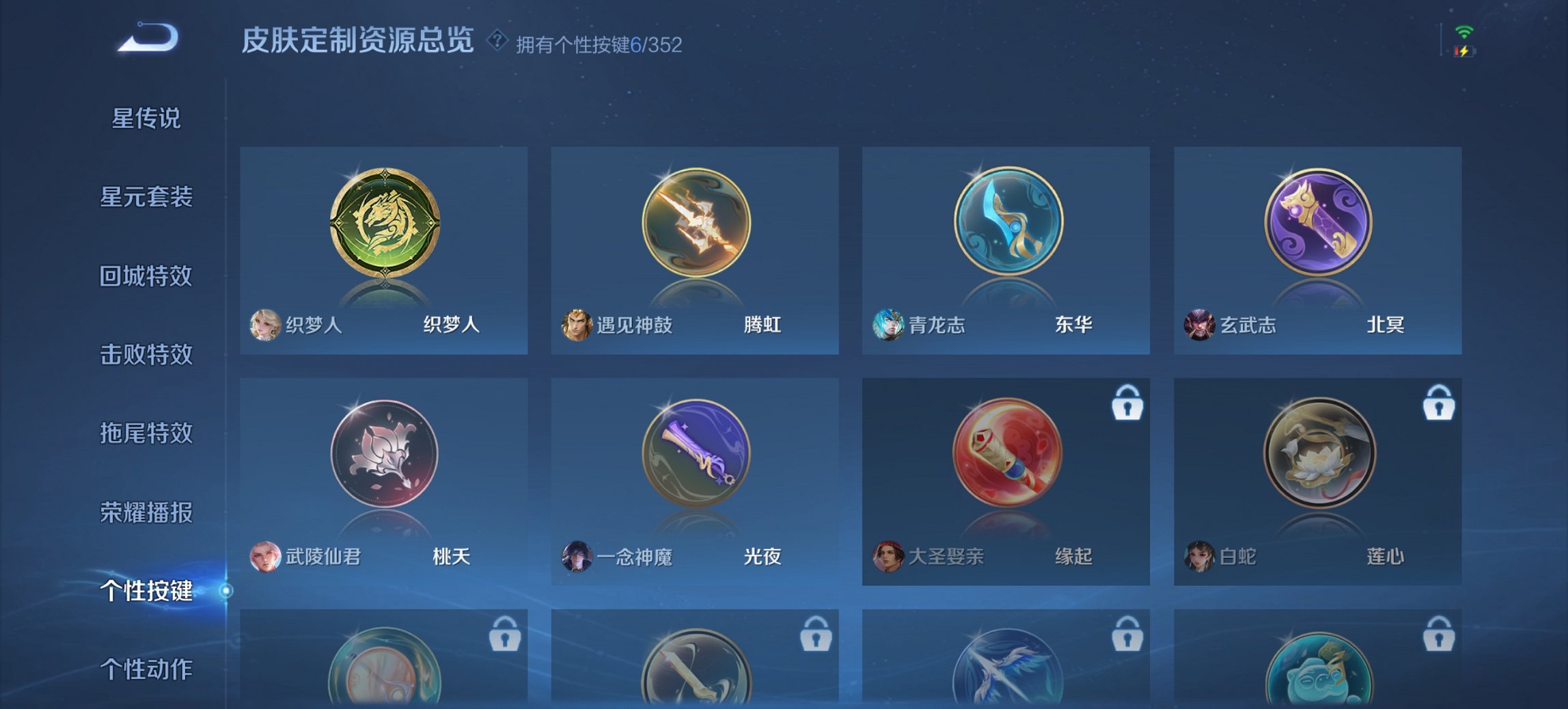Open the 回城特效 category tab
The image size is (1568, 709).
(146, 276)
